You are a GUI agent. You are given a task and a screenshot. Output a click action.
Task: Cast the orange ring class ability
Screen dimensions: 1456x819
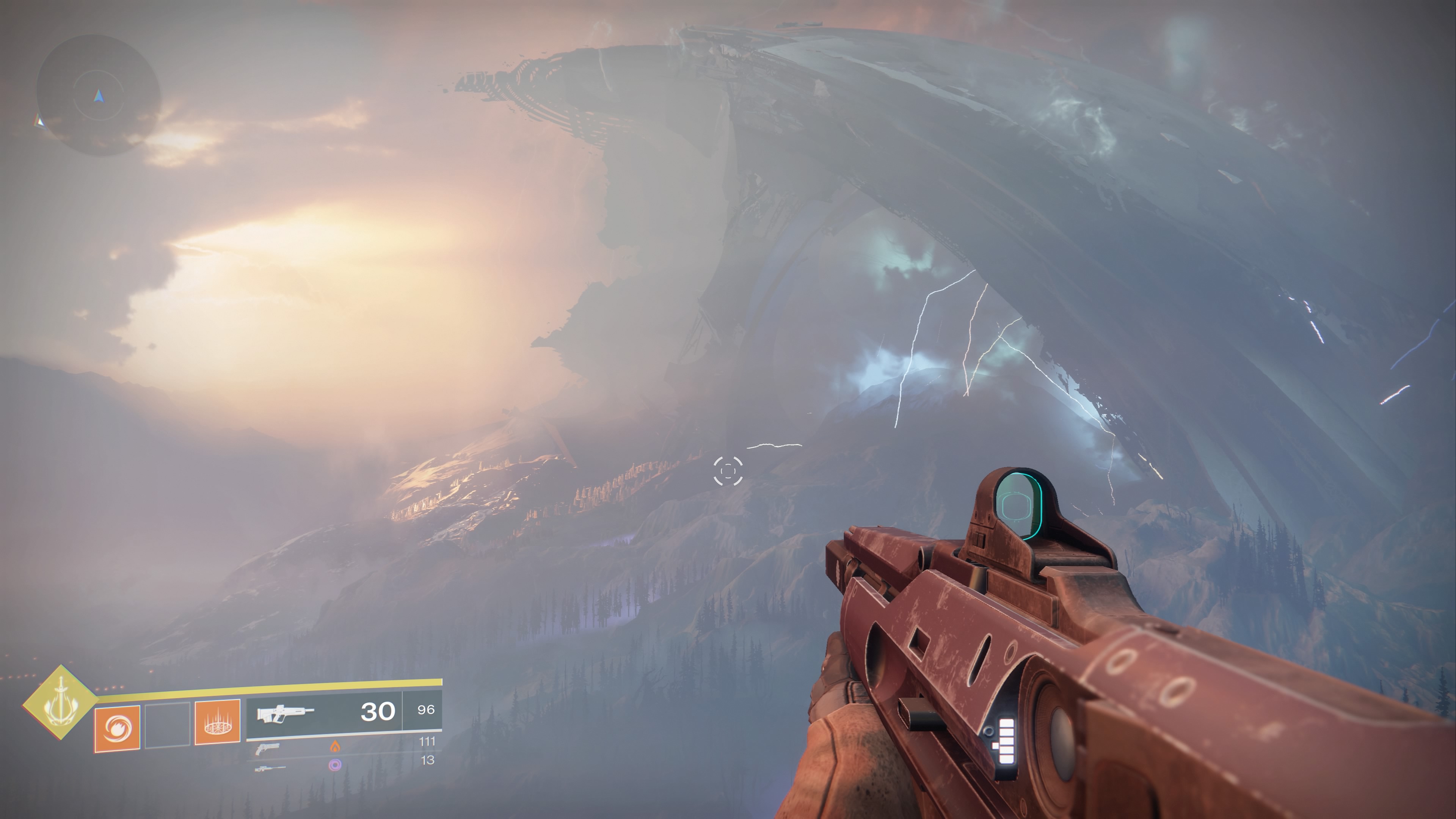tap(218, 722)
